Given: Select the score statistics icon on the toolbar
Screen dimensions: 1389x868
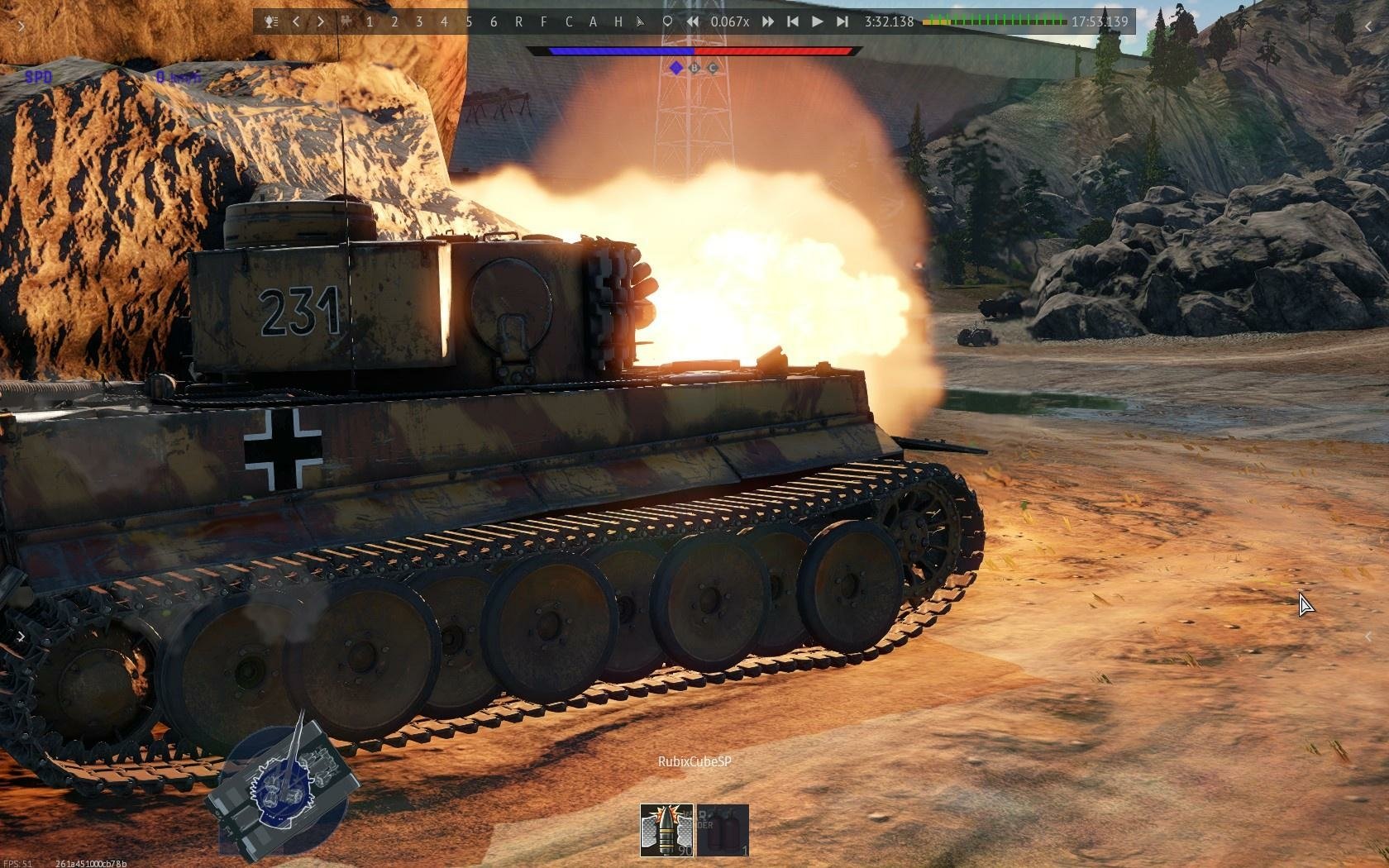Looking at the screenshot, I should pyautogui.click(x=270, y=22).
